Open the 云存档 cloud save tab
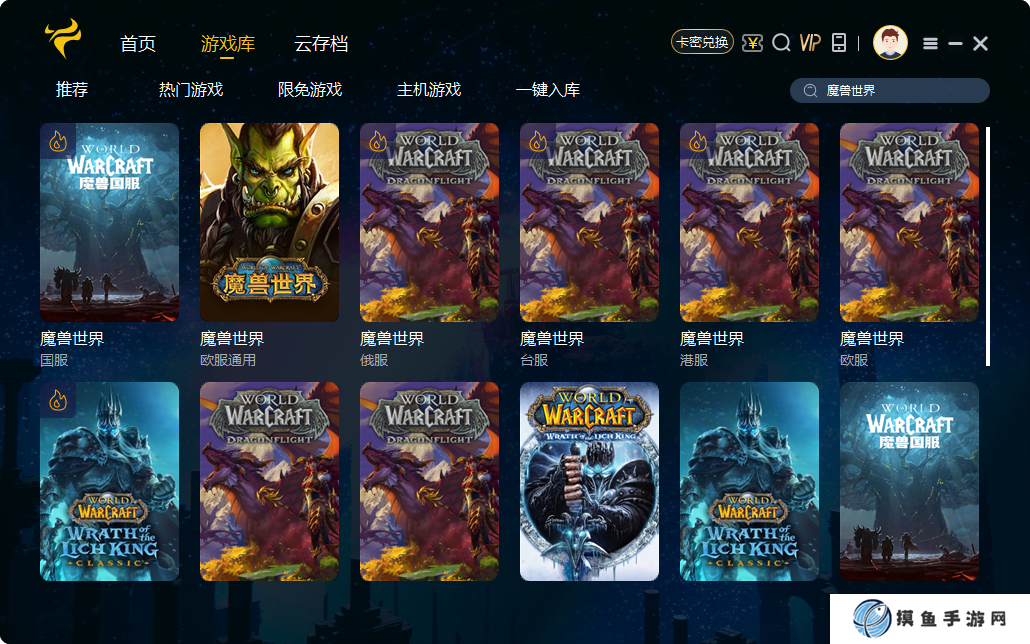This screenshot has height=644, width=1030. (321, 44)
